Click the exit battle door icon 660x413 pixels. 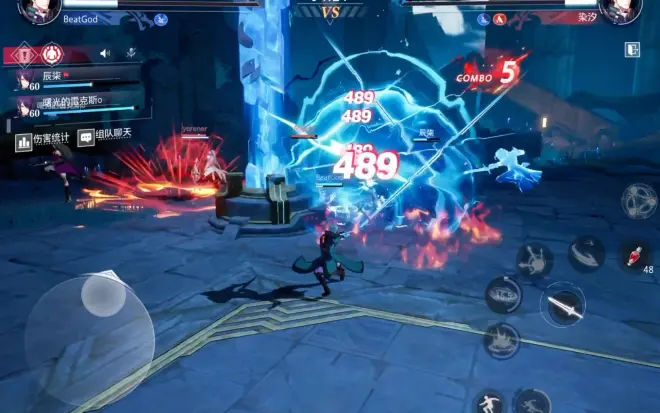(x=632, y=50)
